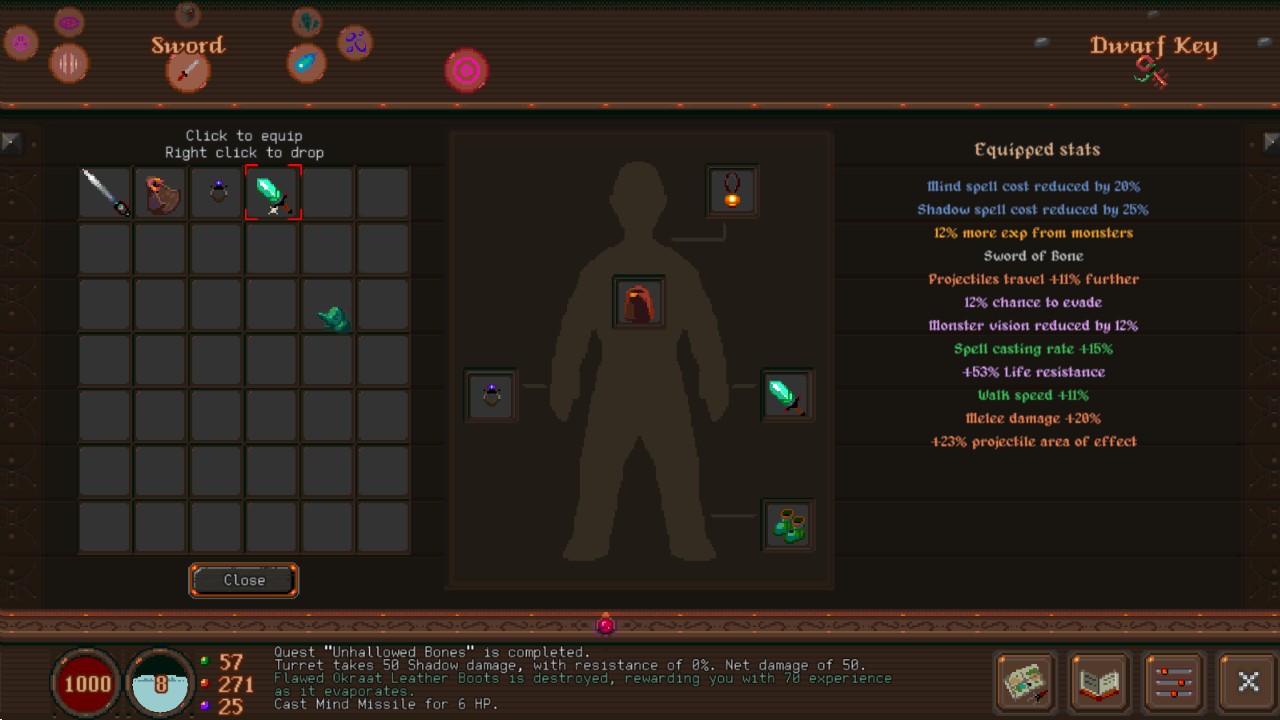1280x720 pixels.
Task: Click the equipped green boots slot
Action: click(x=789, y=524)
